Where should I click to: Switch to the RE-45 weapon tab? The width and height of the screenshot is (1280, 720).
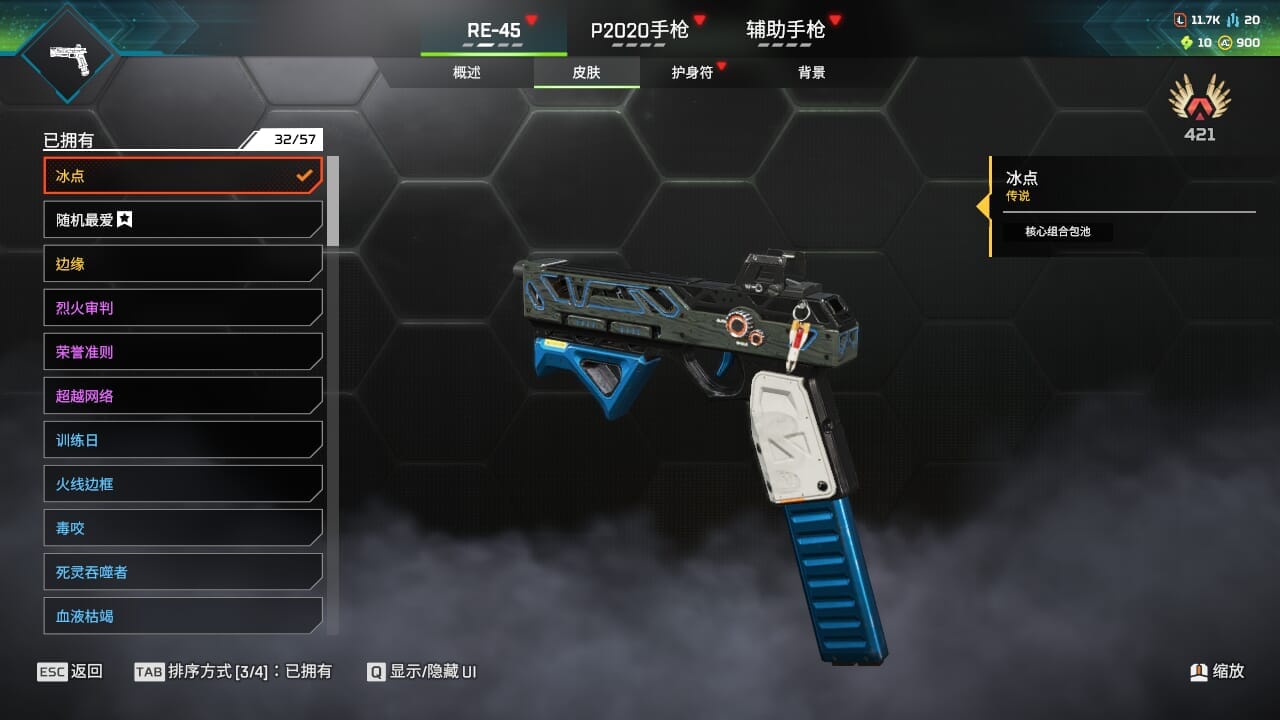494,30
